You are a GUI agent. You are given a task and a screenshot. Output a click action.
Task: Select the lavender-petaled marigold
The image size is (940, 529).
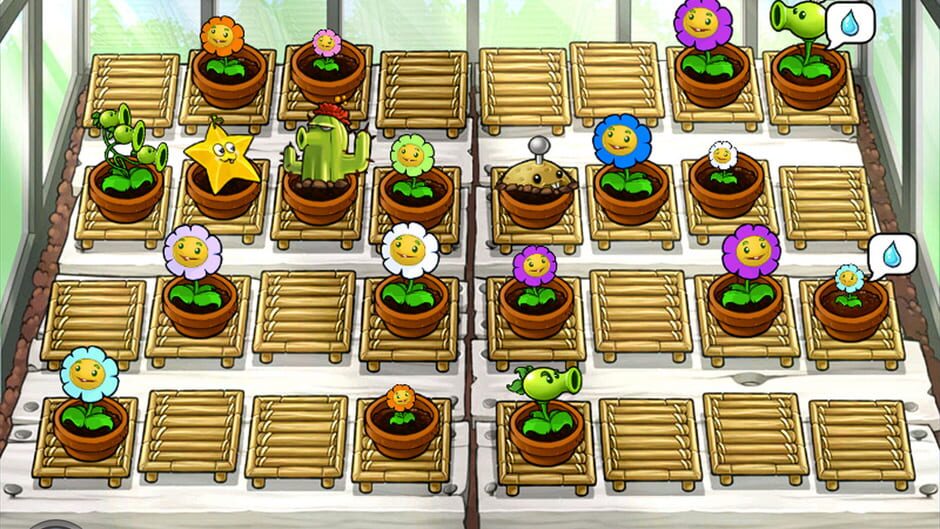[x=192, y=257]
